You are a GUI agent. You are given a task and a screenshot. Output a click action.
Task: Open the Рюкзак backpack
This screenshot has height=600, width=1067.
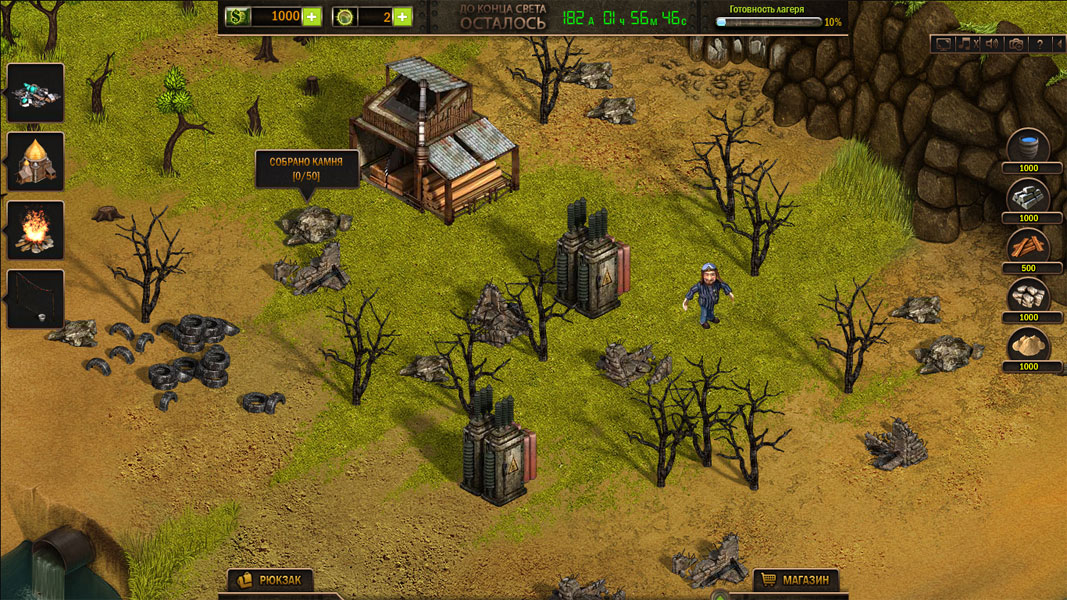point(270,580)
